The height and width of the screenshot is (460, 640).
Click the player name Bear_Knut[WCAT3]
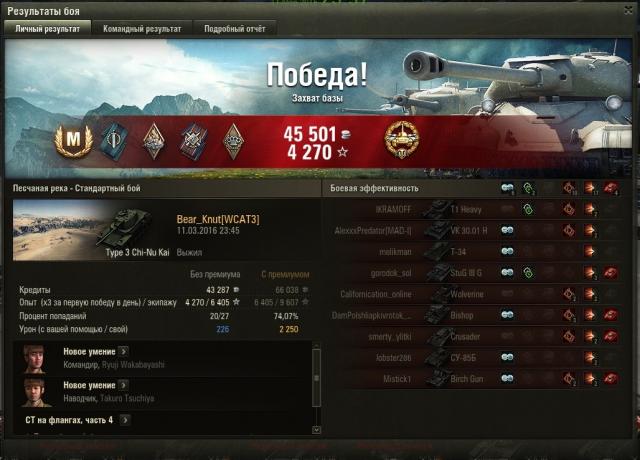tap(217, 218)
